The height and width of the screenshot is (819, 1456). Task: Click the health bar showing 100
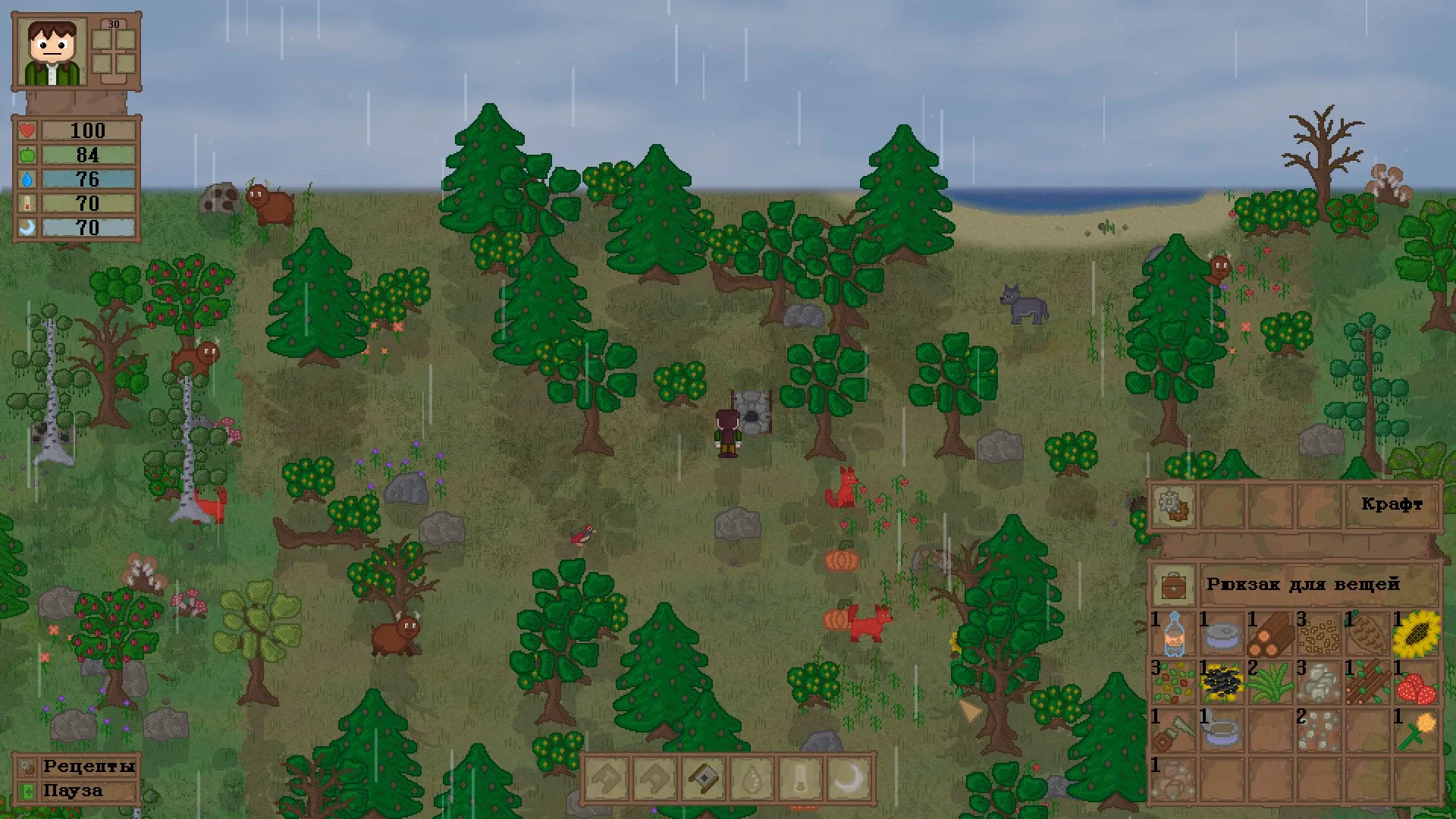(x=87, y=130)
